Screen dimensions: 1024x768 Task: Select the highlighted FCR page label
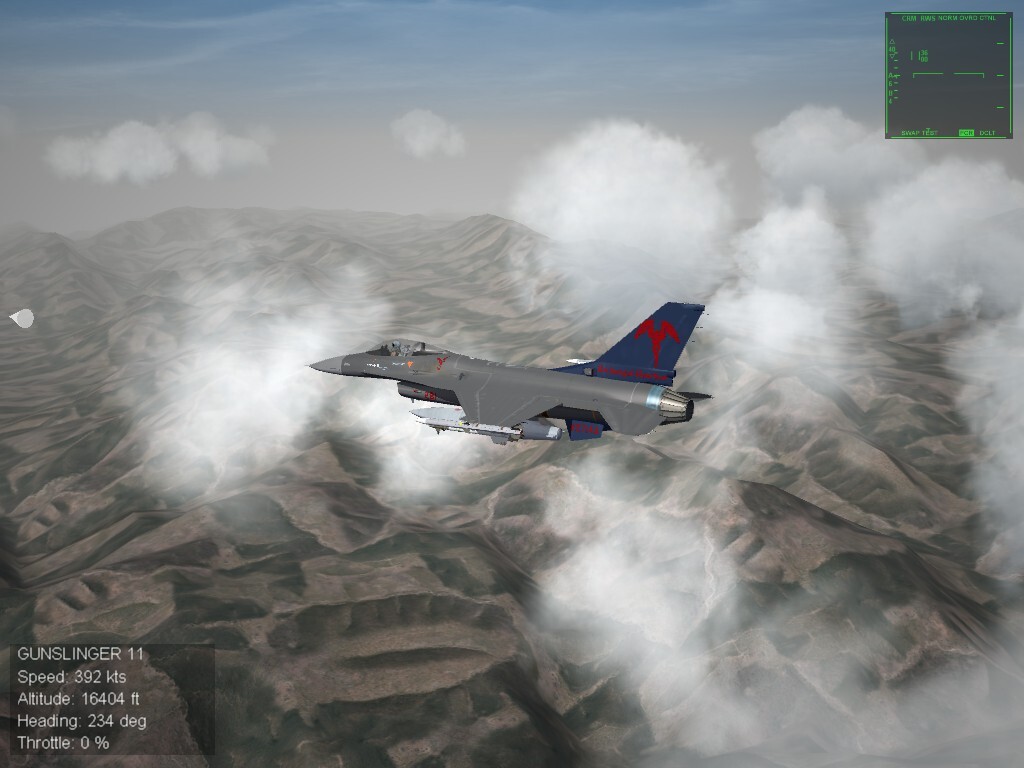[x=966, y=132]
